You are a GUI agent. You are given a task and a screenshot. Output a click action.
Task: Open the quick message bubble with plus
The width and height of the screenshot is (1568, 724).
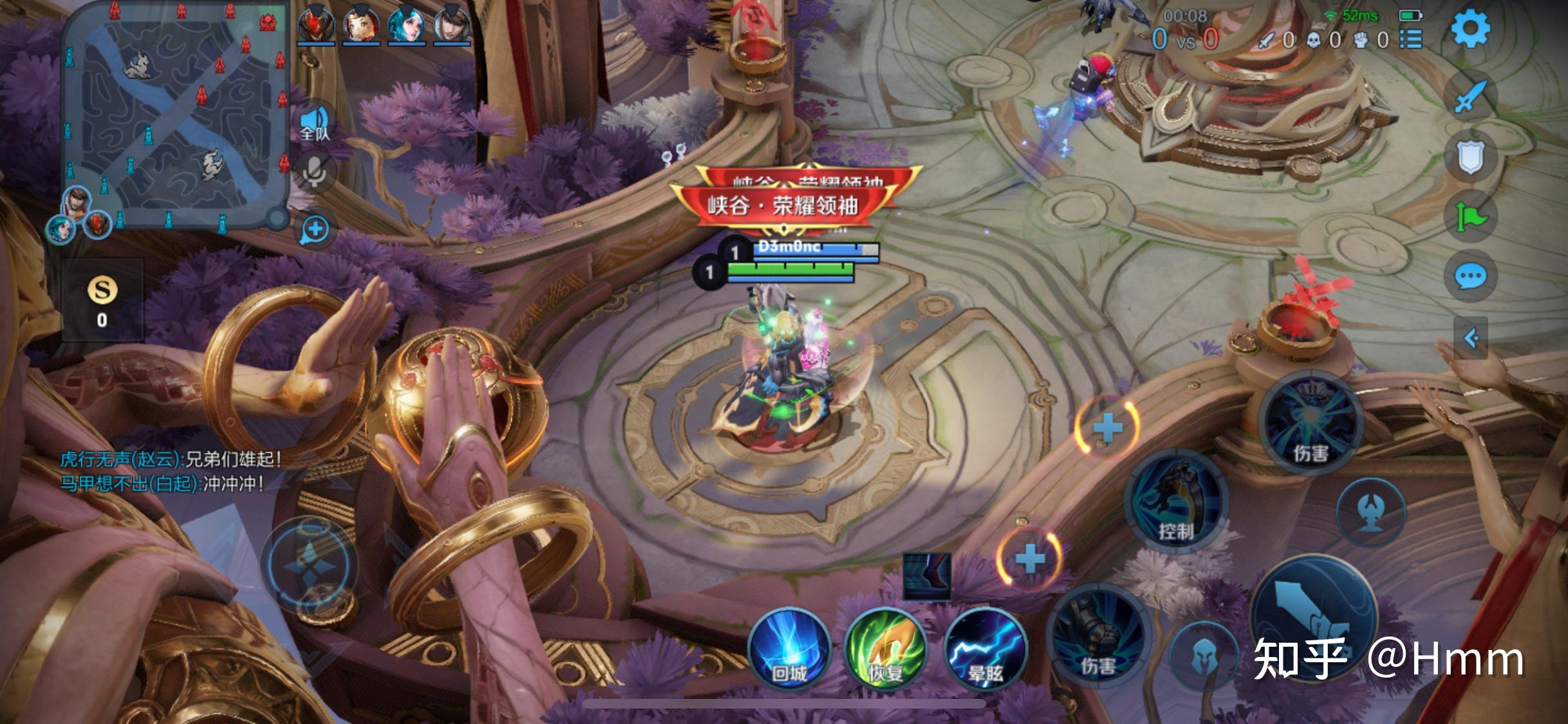[x=315, y=230]
